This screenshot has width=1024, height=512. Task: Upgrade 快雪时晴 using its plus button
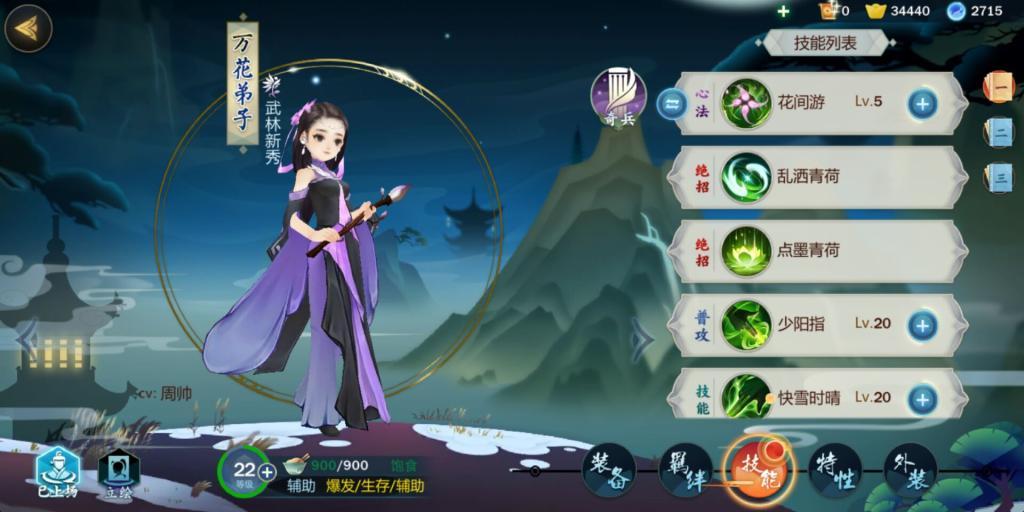pos(921,398)
